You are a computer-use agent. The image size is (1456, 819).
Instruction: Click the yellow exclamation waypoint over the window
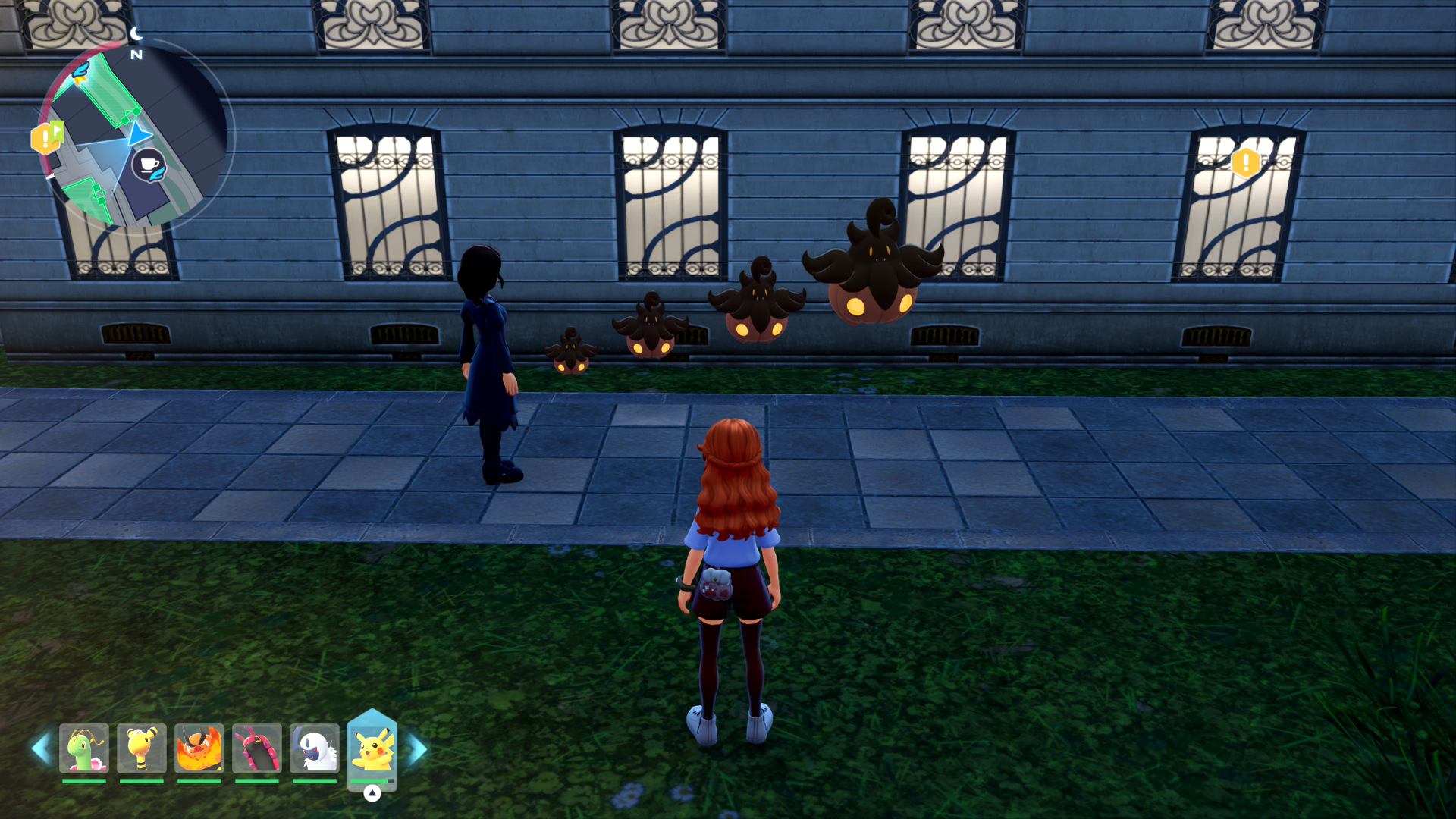click(1245, 162)
